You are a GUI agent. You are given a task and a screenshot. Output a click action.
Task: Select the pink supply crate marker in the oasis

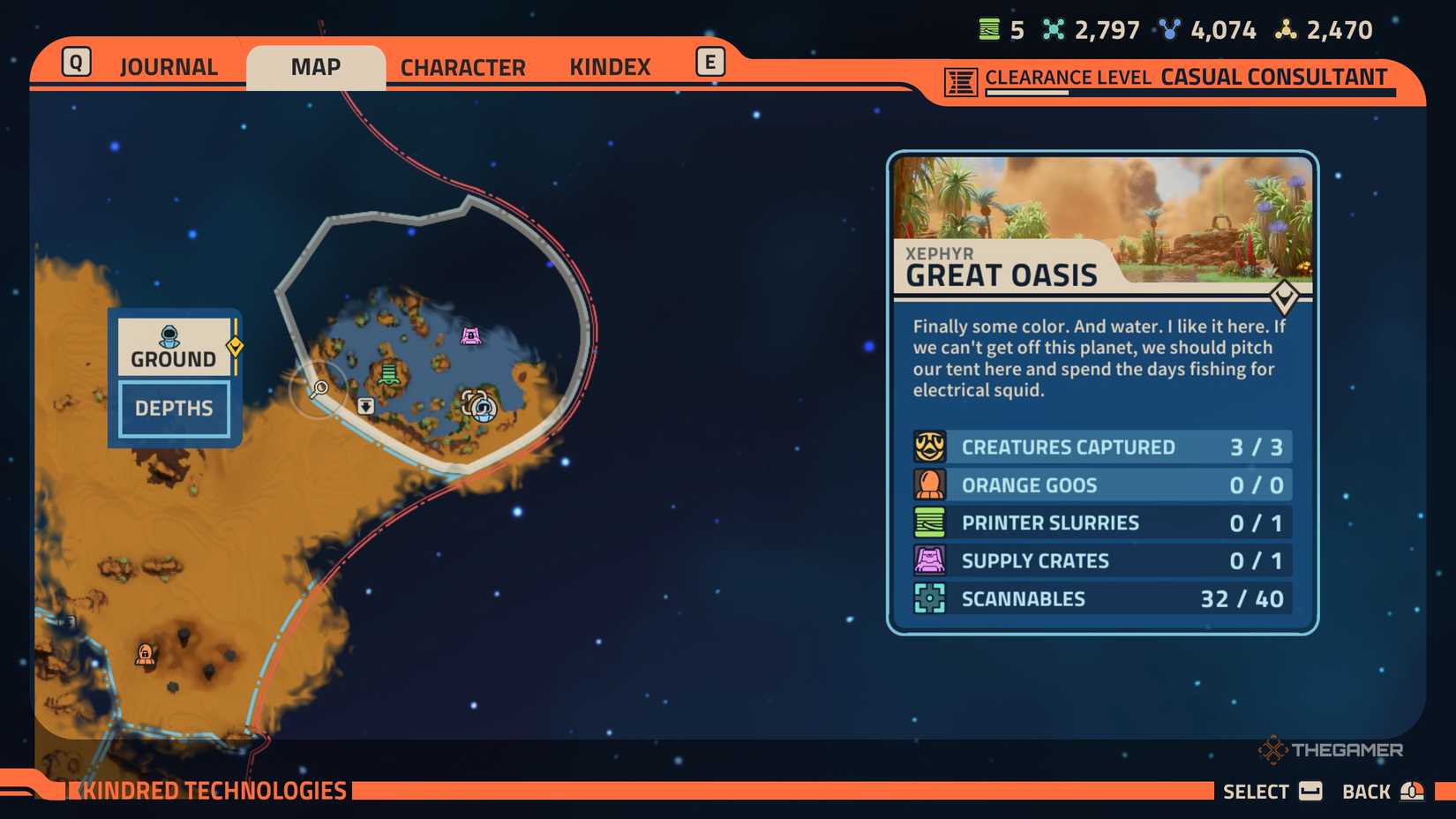(470, 335)
